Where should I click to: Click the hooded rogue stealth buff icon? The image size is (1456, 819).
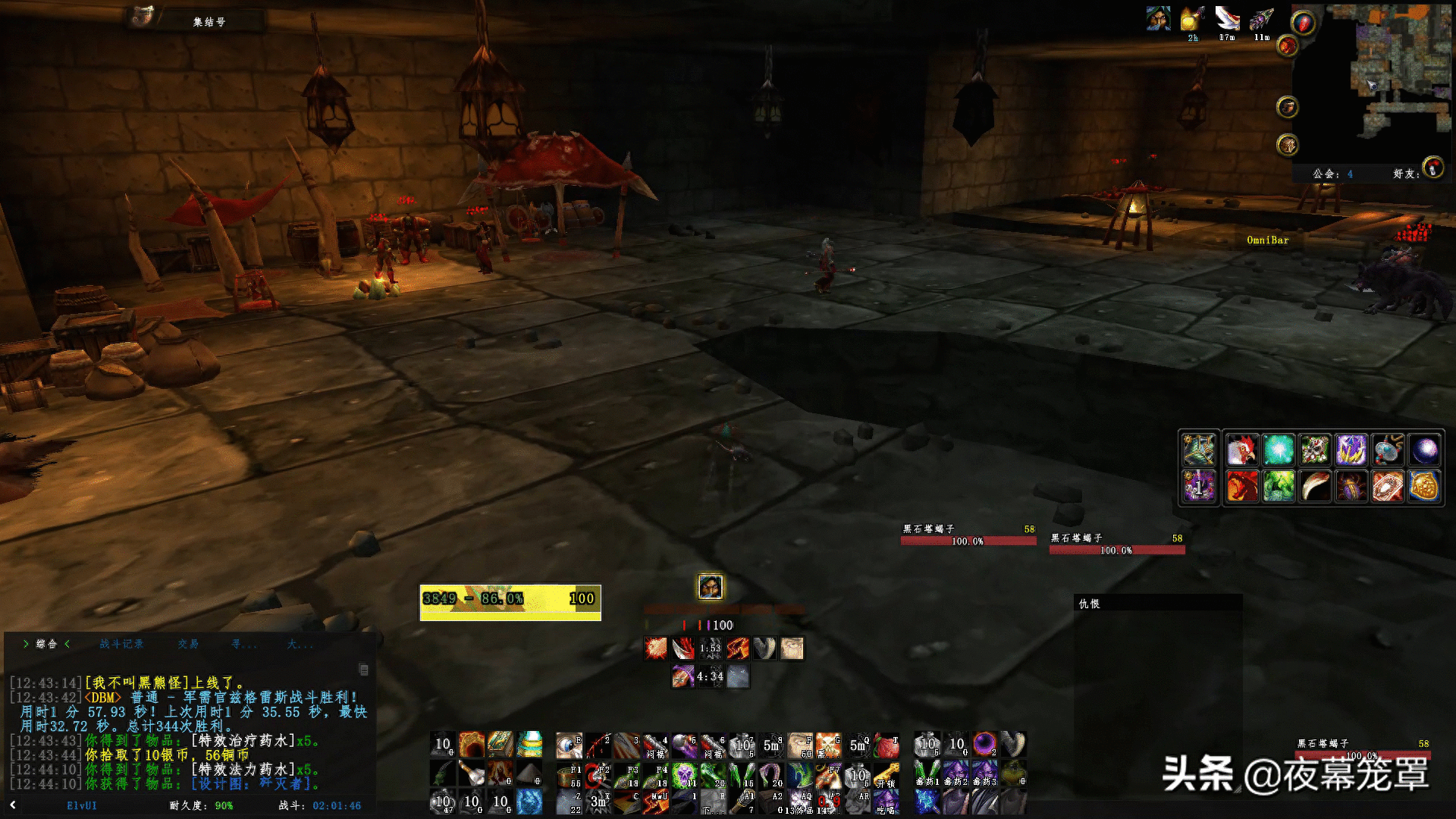1158,18
